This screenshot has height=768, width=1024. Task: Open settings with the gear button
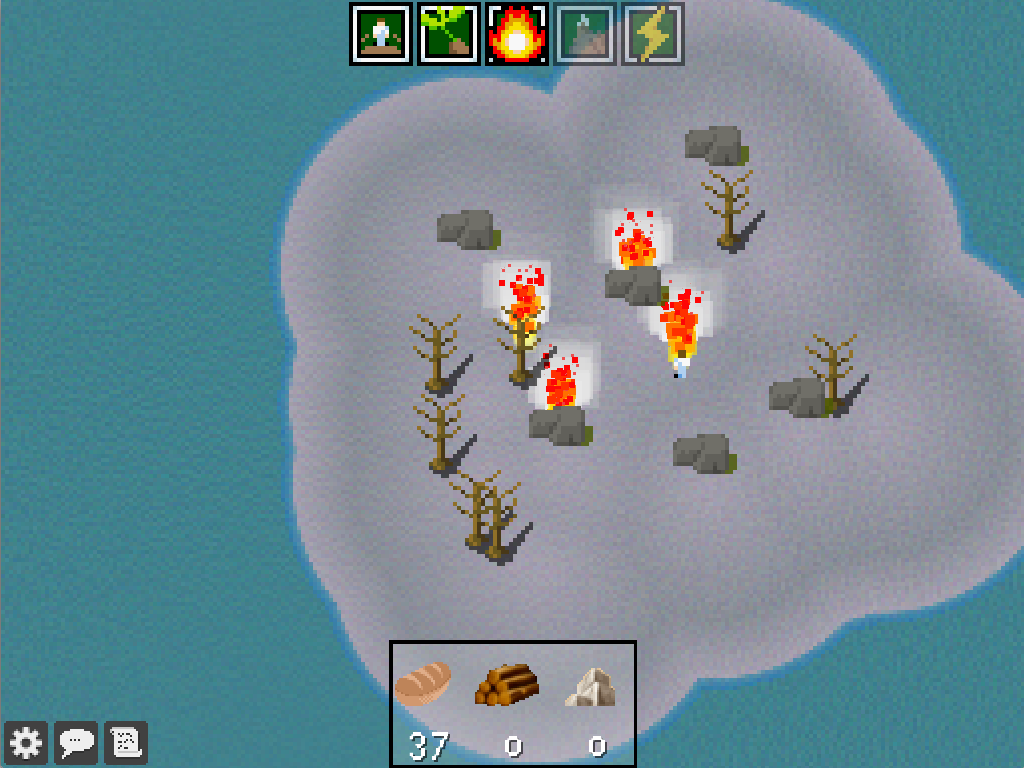[x=26, y=742]
